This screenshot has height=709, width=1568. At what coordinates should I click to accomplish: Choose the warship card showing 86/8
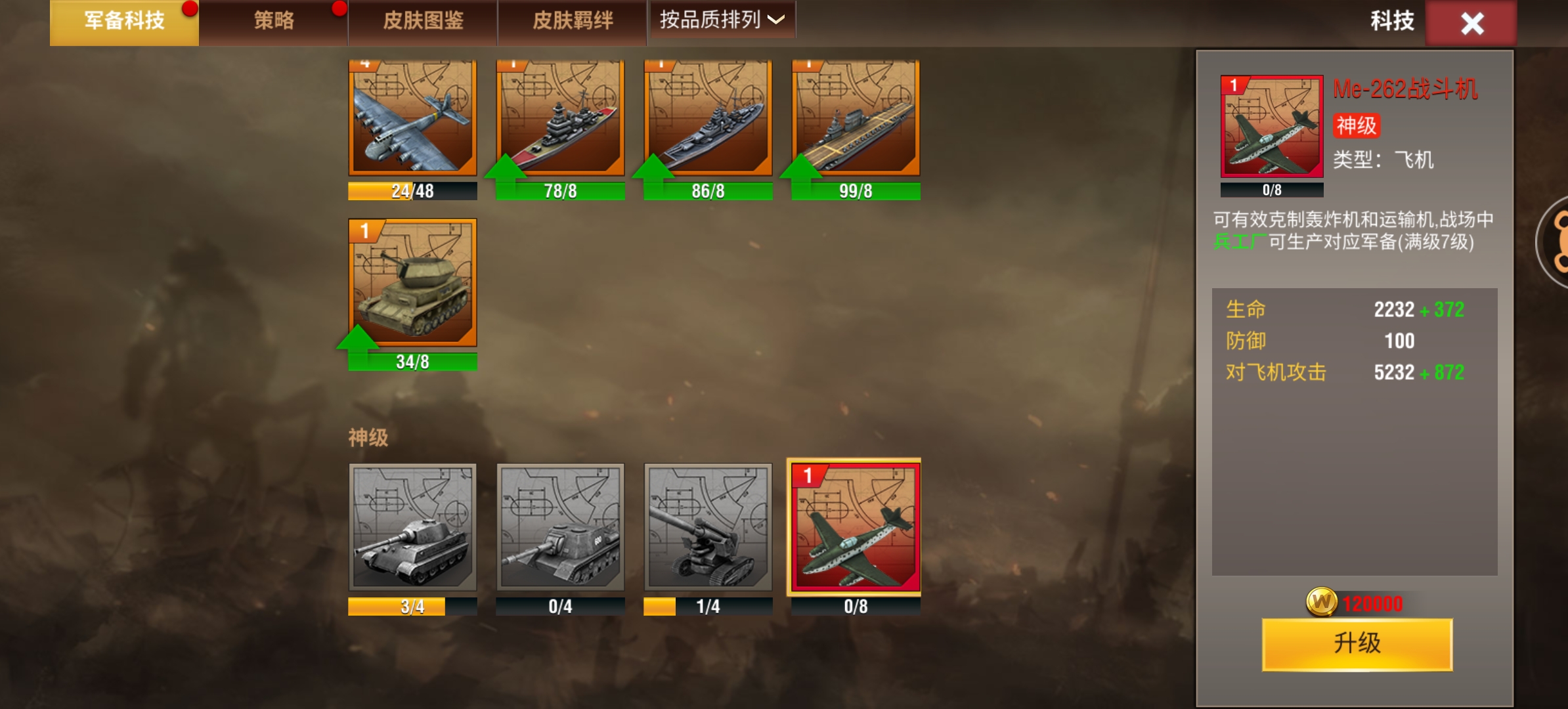pyautogui.click(x=708, y=118)
